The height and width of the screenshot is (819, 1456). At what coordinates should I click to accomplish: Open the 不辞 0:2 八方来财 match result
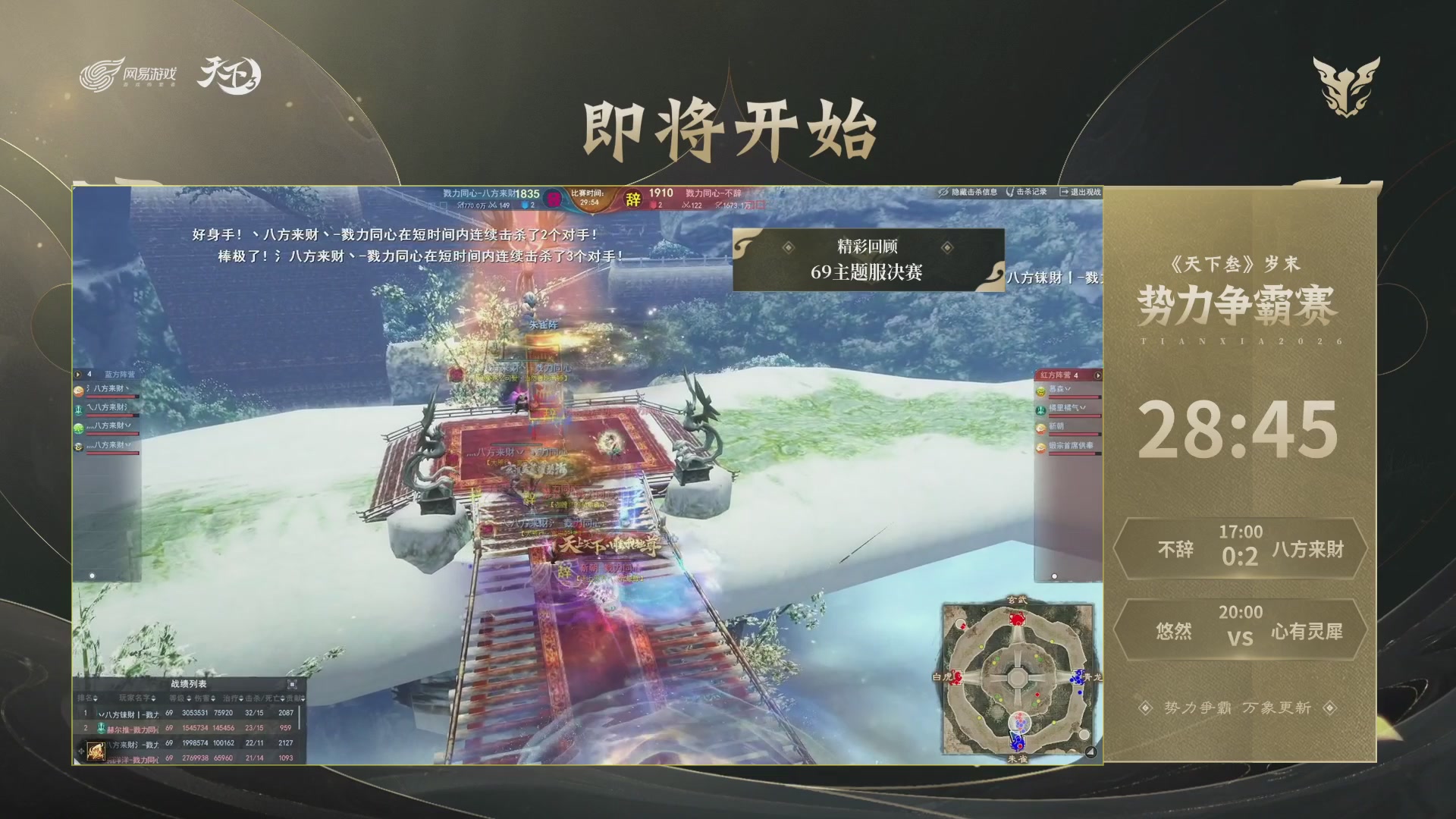pyautogui.click(x=1239, y=549)
